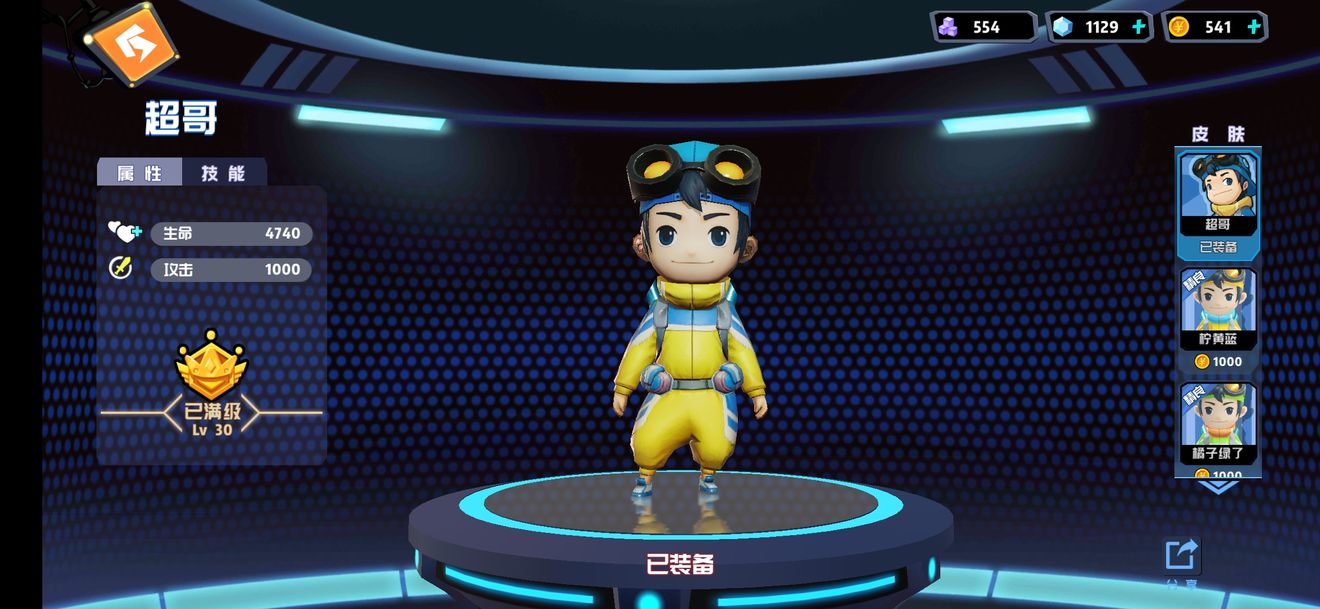Select the 柠黄蓝 skin thumbnail
Image resolution: width=1320 pixels, height=609 pixels.
click(1217, 308)
